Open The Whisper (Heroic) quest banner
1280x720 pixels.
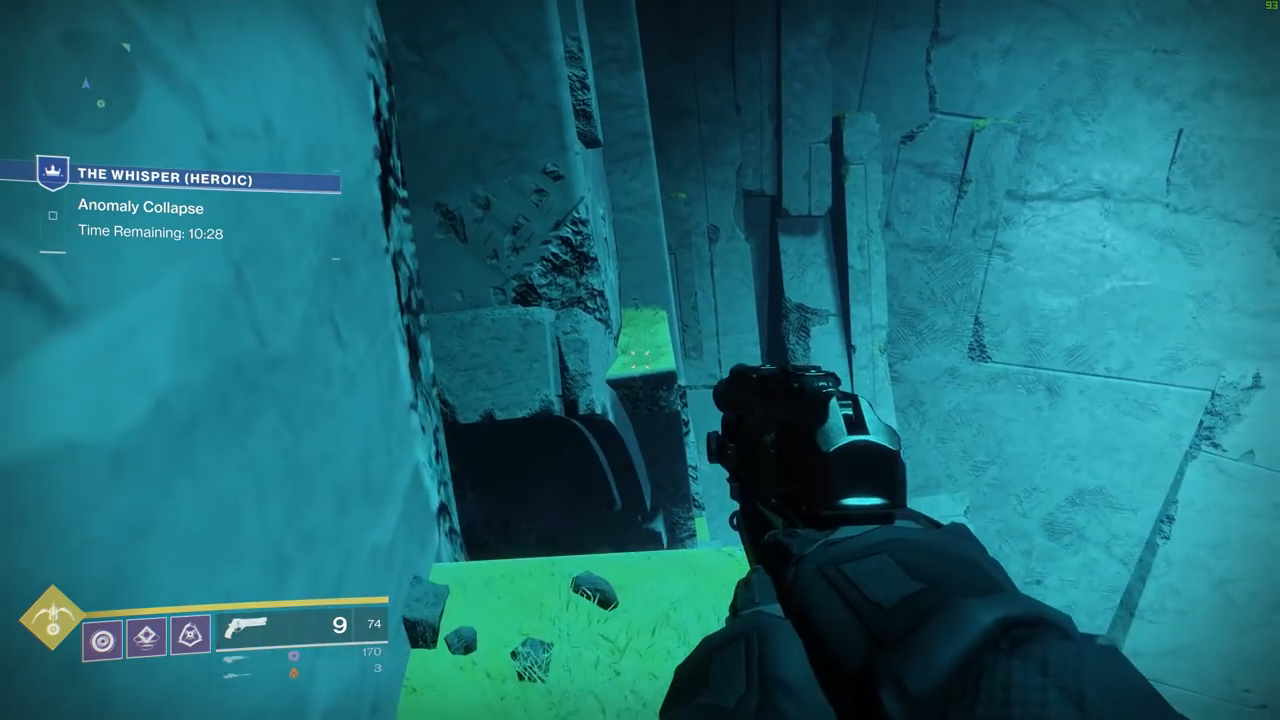[165, 179]
